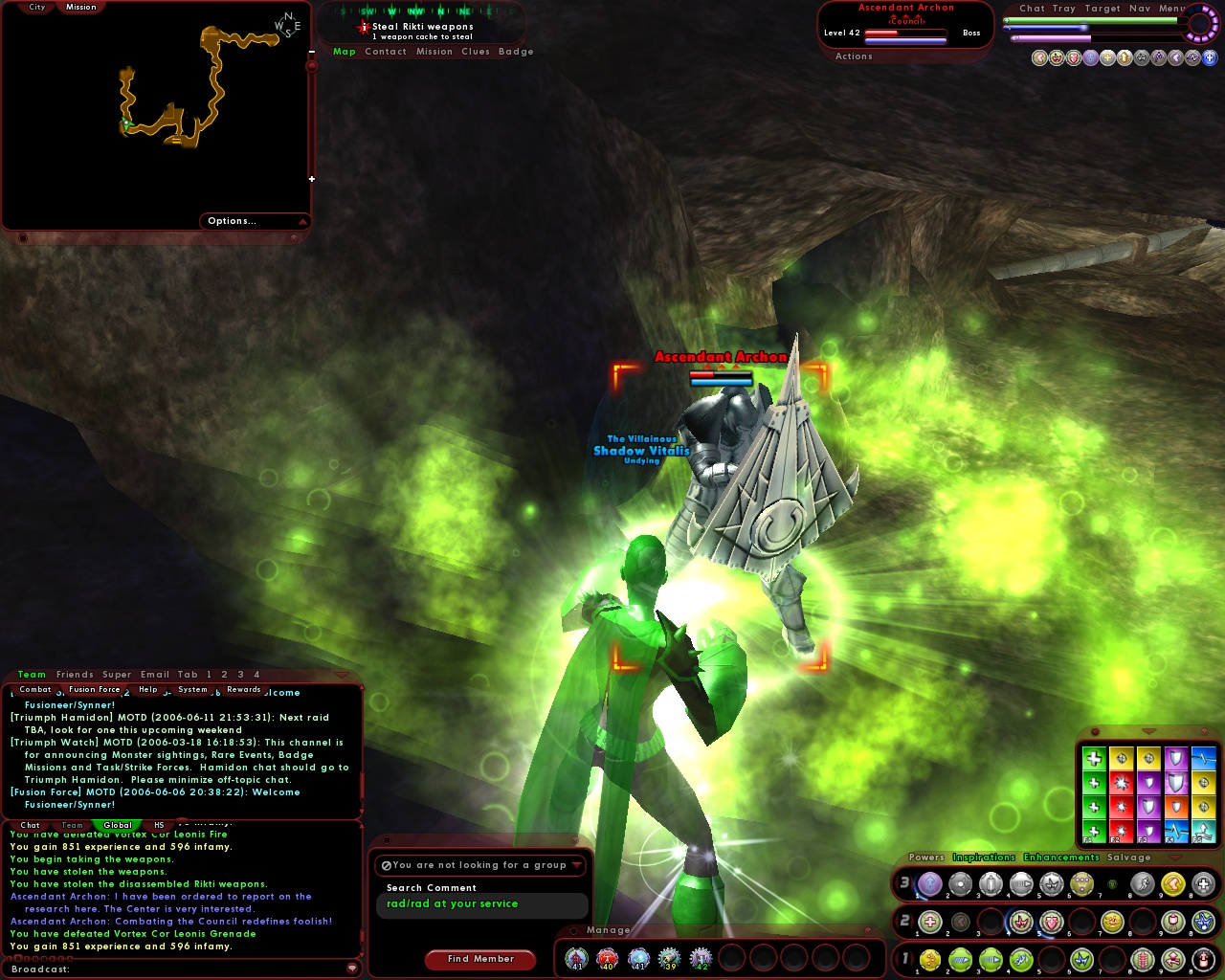This screenshot has height=980, width=1225.
Task: Open the Clues tab in the mission window
Action: click(478, 51)
